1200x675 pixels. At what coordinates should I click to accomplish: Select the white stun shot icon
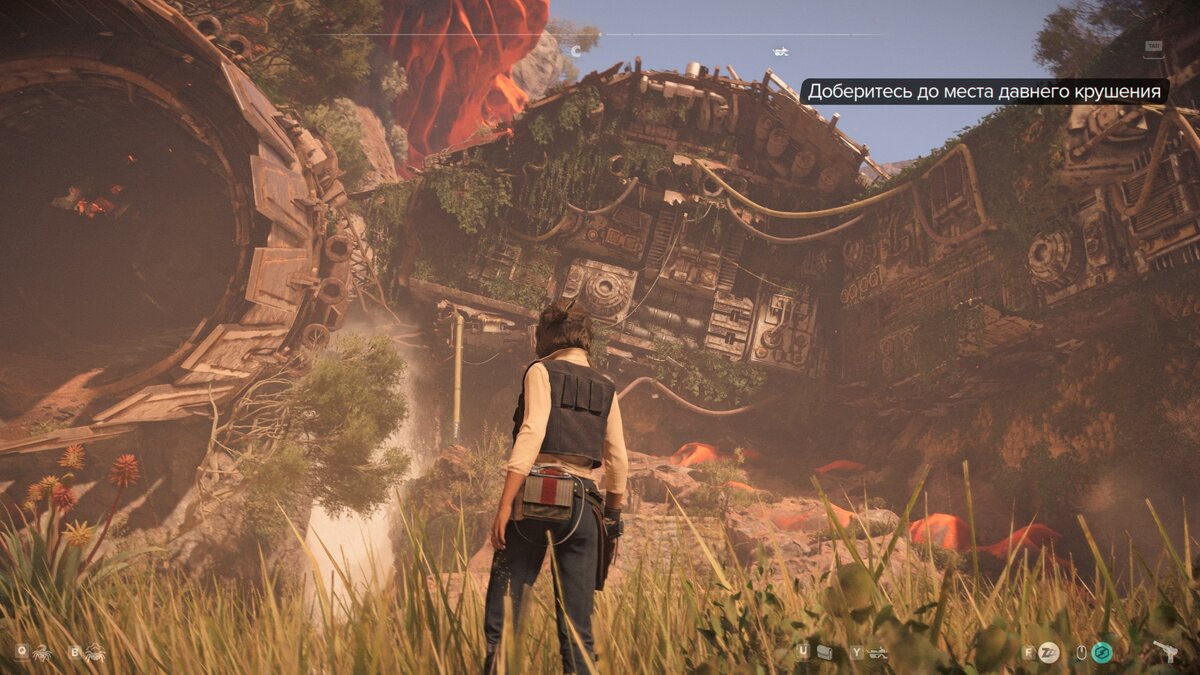click(1048, 653)
